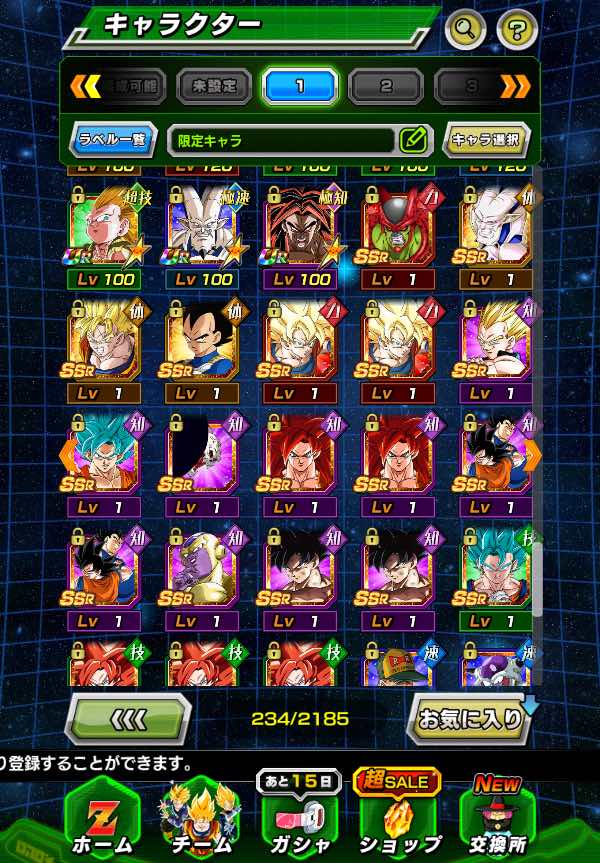Select the 未設定 tab
This screenshot has height=863, width=600.
click(214, 86)
